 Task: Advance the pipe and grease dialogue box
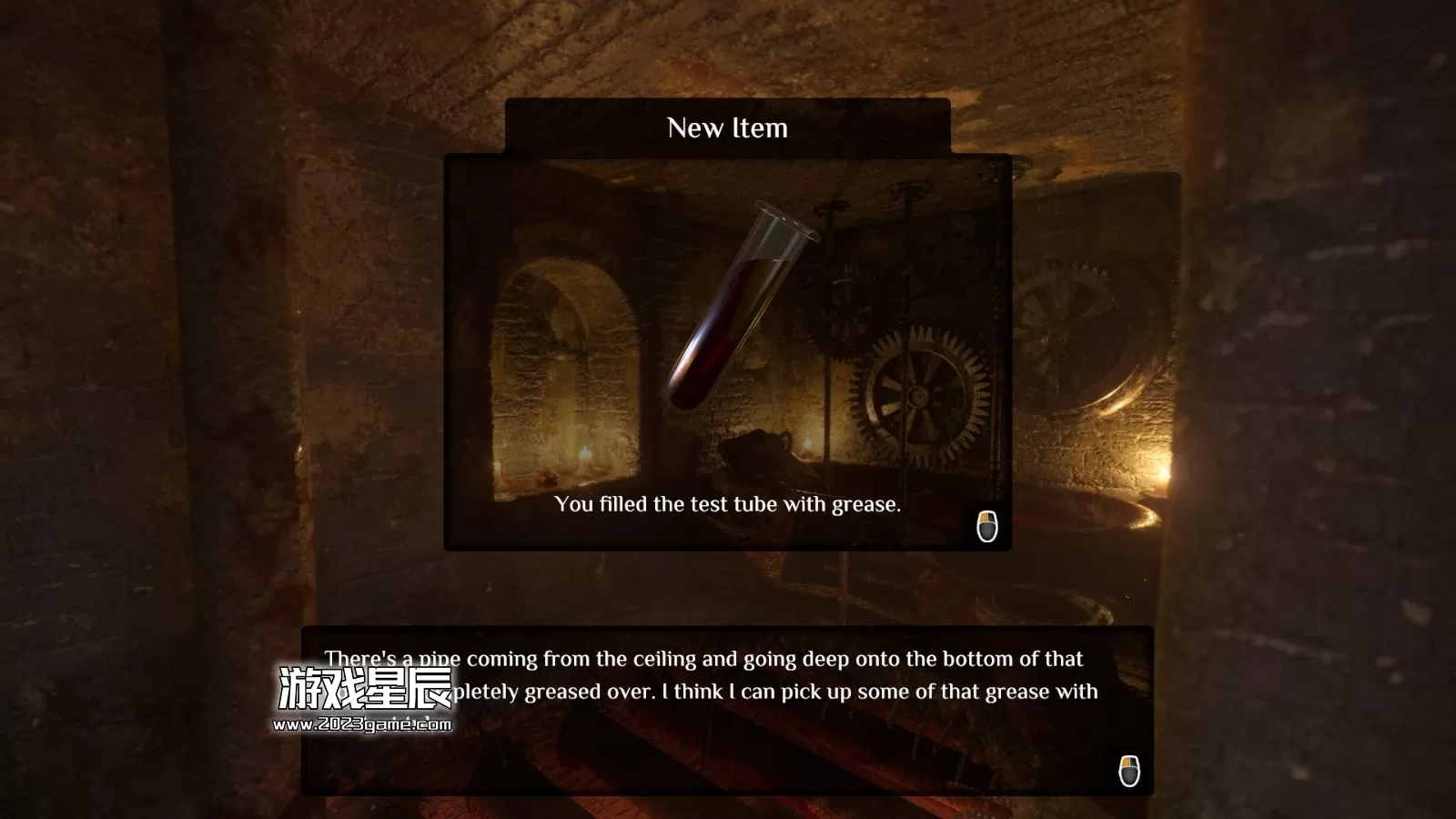[x=1128, y=771]
